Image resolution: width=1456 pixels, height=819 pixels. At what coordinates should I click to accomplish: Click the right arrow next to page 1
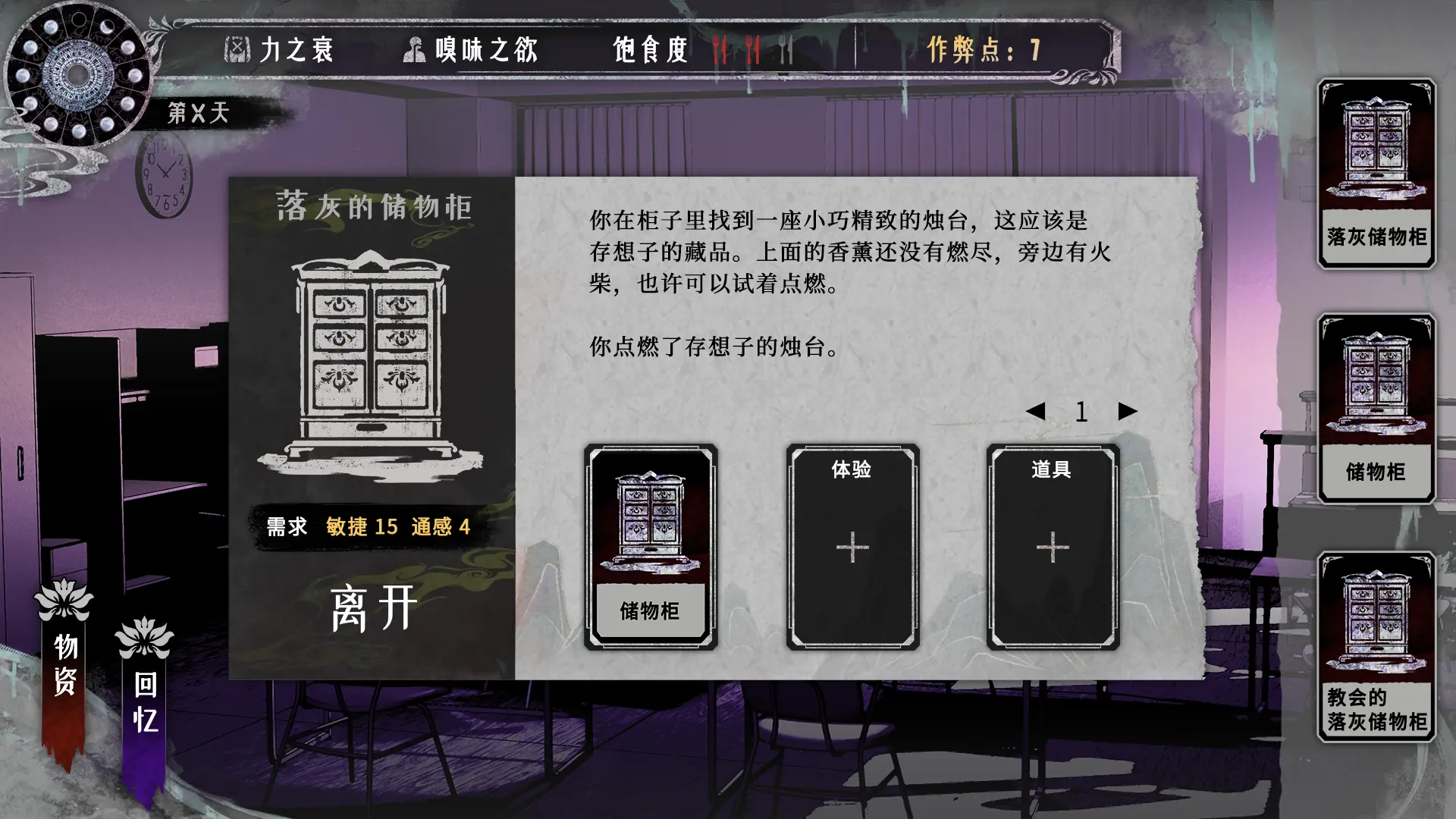point(1125,410)
